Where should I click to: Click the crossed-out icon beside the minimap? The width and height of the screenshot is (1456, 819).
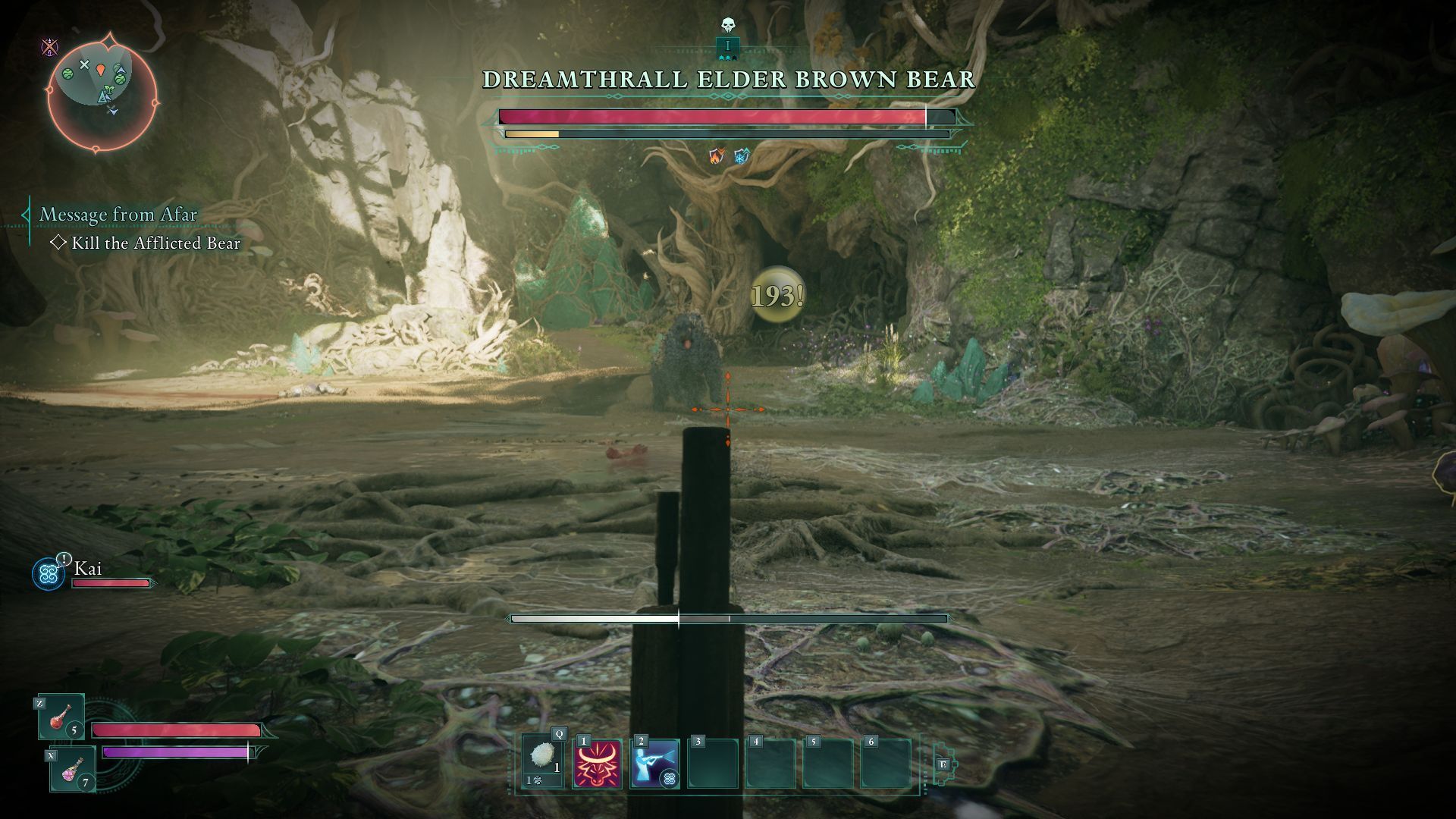[x=49, y=48]
